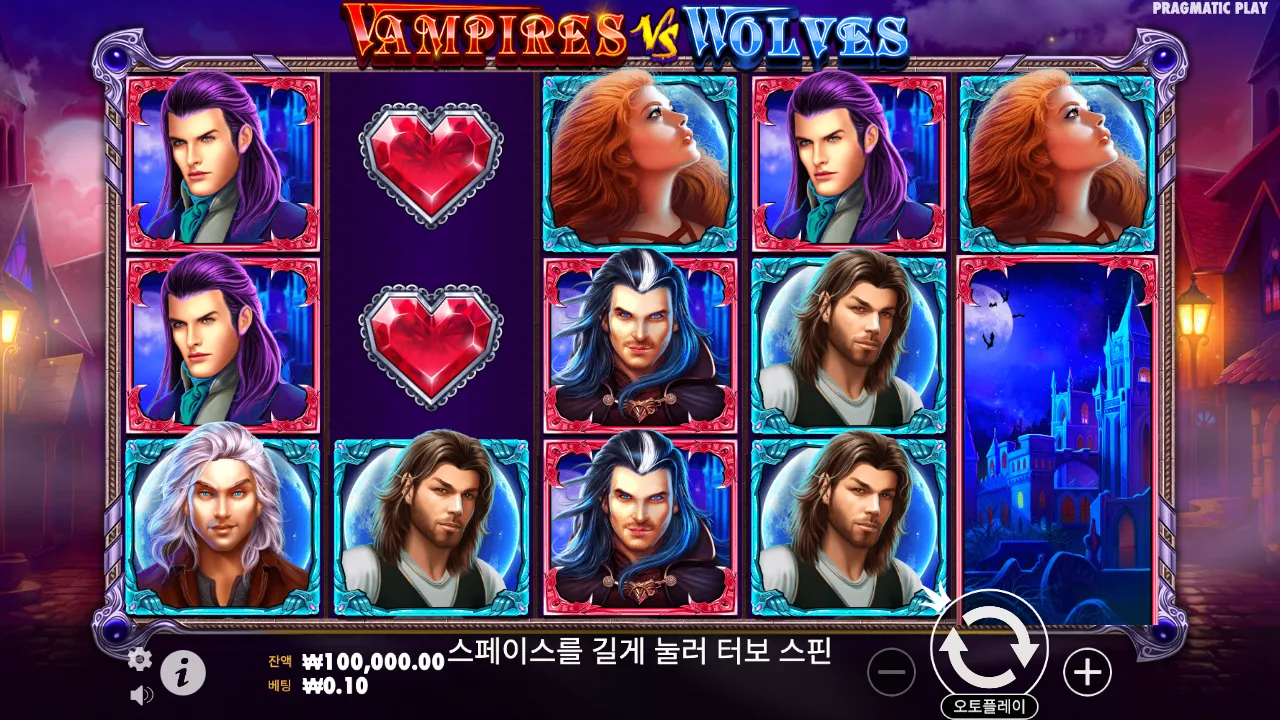
Task: Click the balance ₩100,000.00 display
Action: point(362,661)
